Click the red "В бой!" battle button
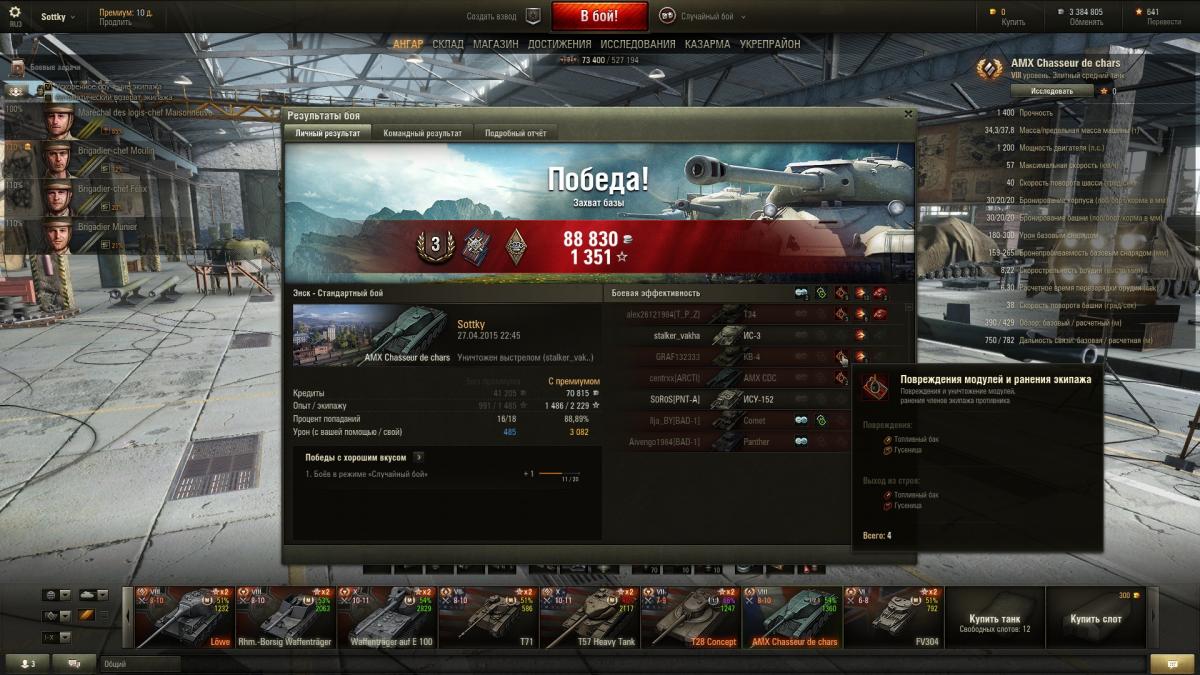The height and width of the screenshot is (675, 1200). tap(599, 16)
